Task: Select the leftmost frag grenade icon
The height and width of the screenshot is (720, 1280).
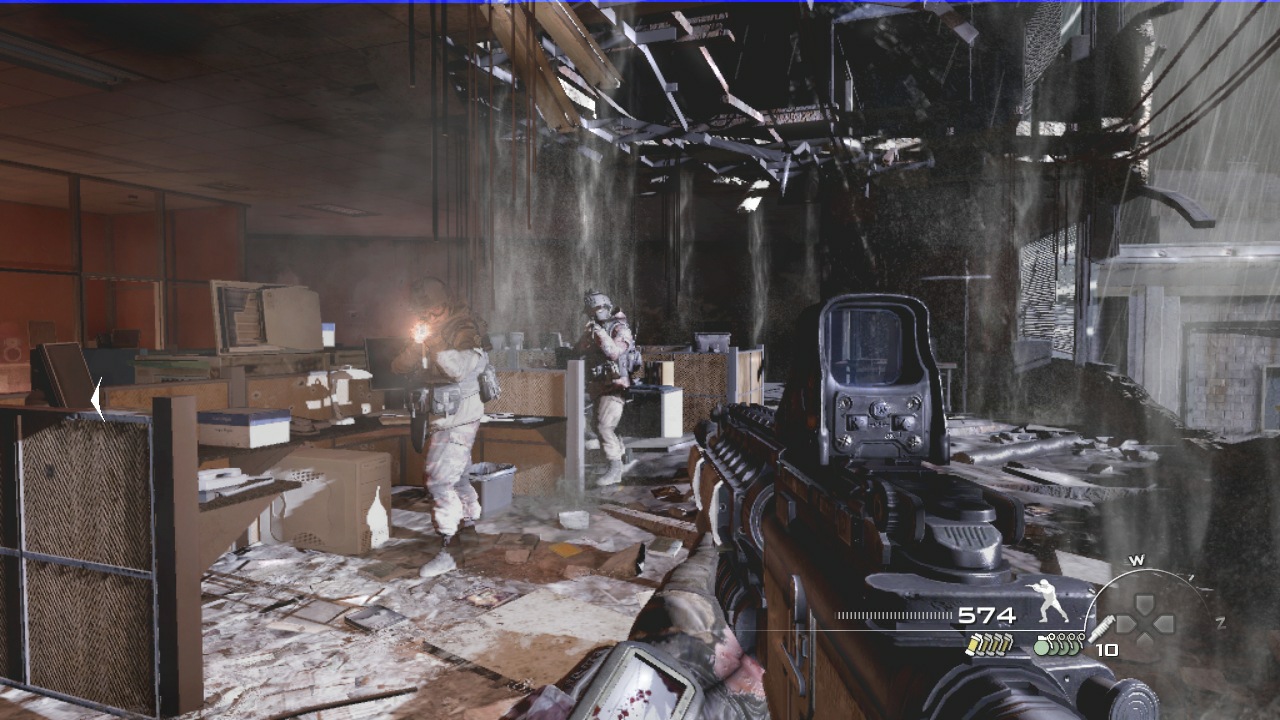Action: tap(1040, 648)
